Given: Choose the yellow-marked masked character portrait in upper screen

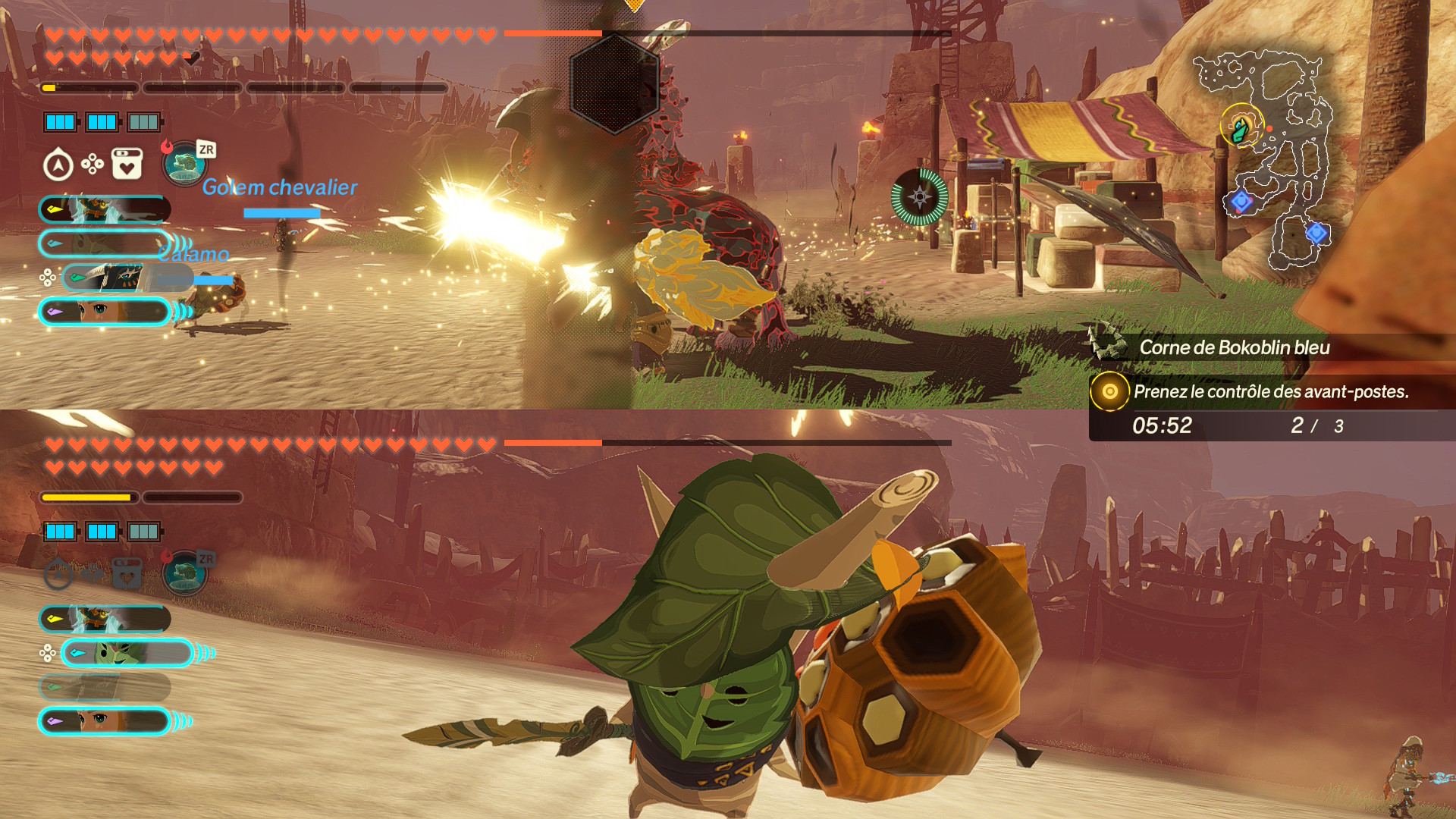Looking at the screenshot, I should click(x=105, y=209).
